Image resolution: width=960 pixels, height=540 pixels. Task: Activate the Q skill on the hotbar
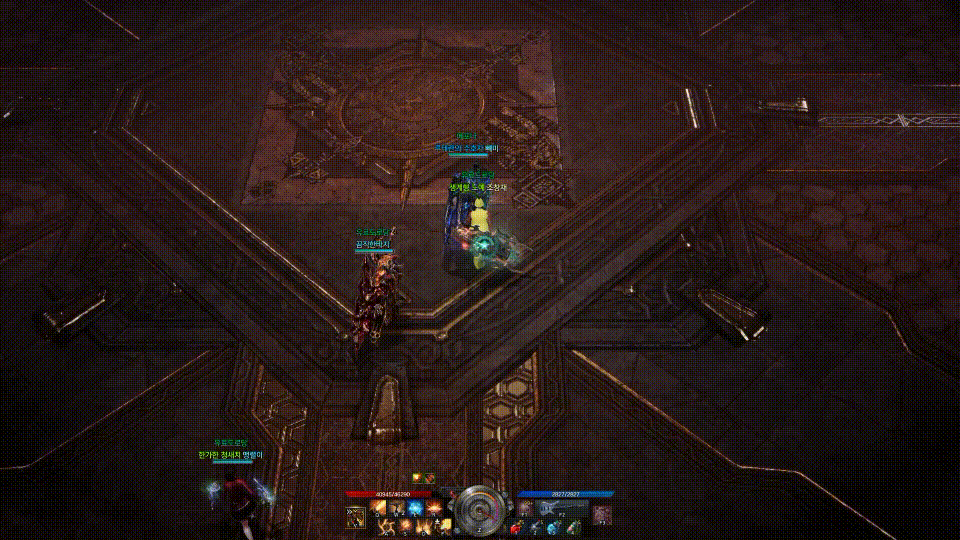tap(380, 509)
